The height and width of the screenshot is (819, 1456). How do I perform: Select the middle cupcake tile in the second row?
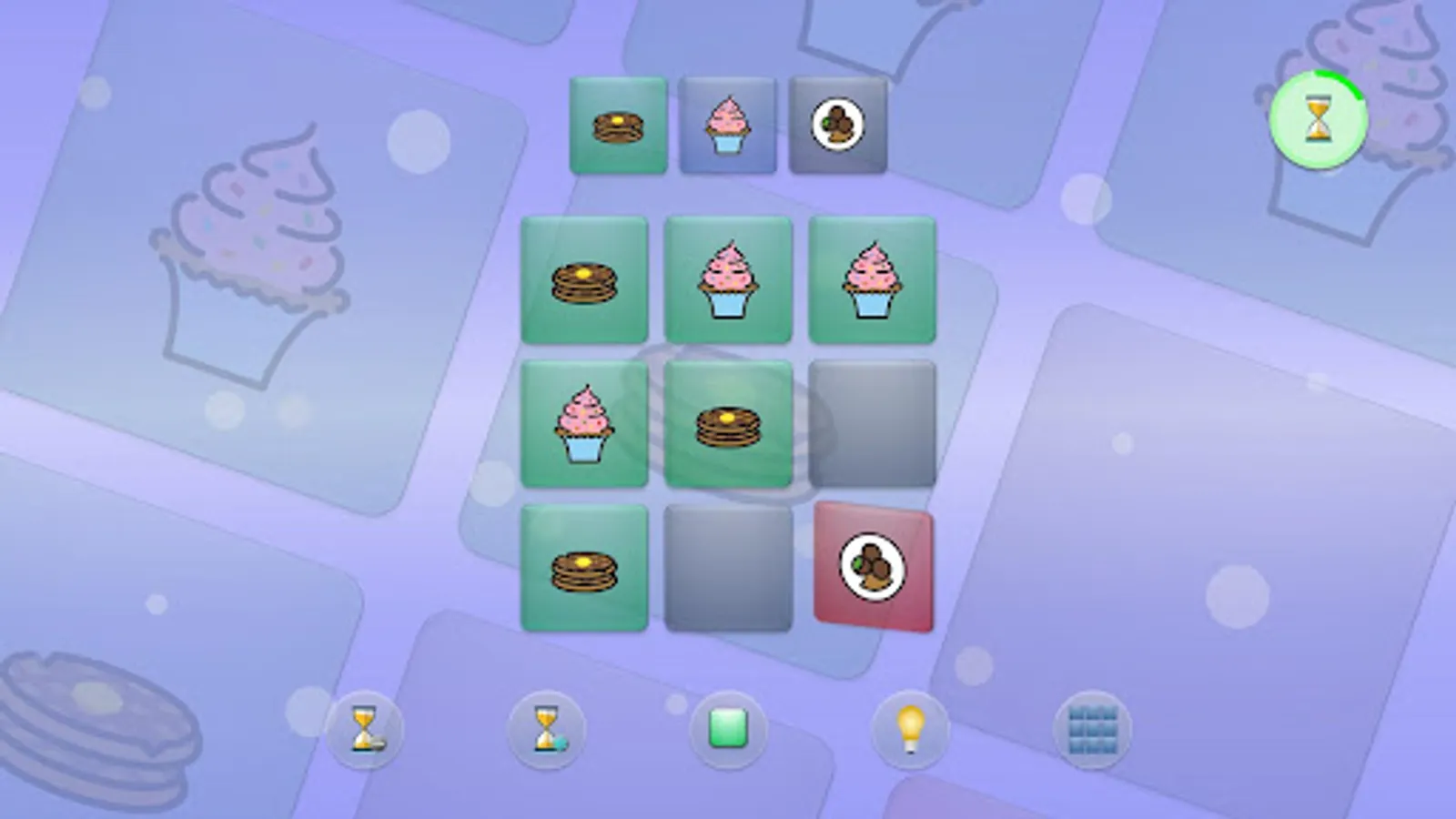[729, 279]
